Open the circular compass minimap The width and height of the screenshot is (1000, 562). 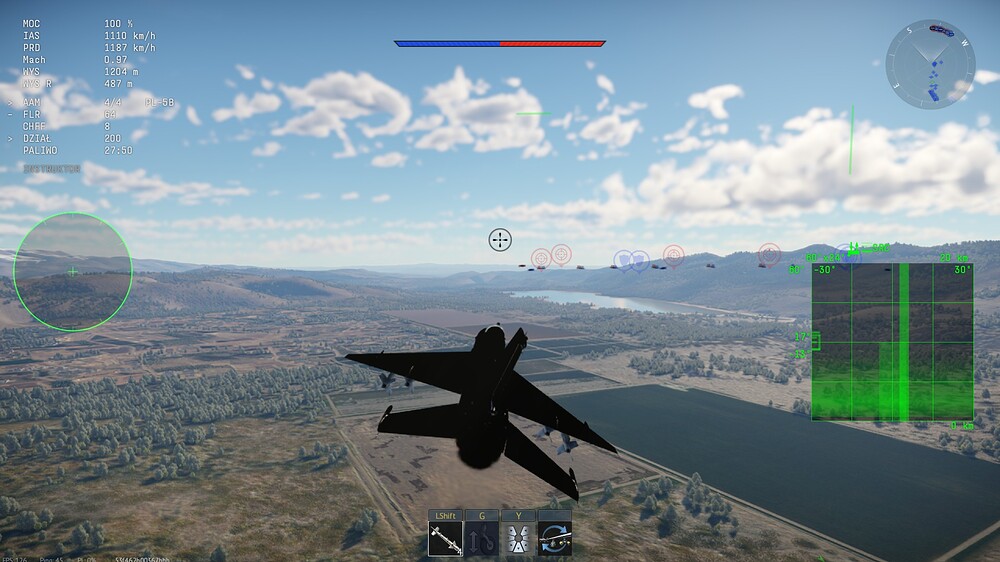pos(930,65)
